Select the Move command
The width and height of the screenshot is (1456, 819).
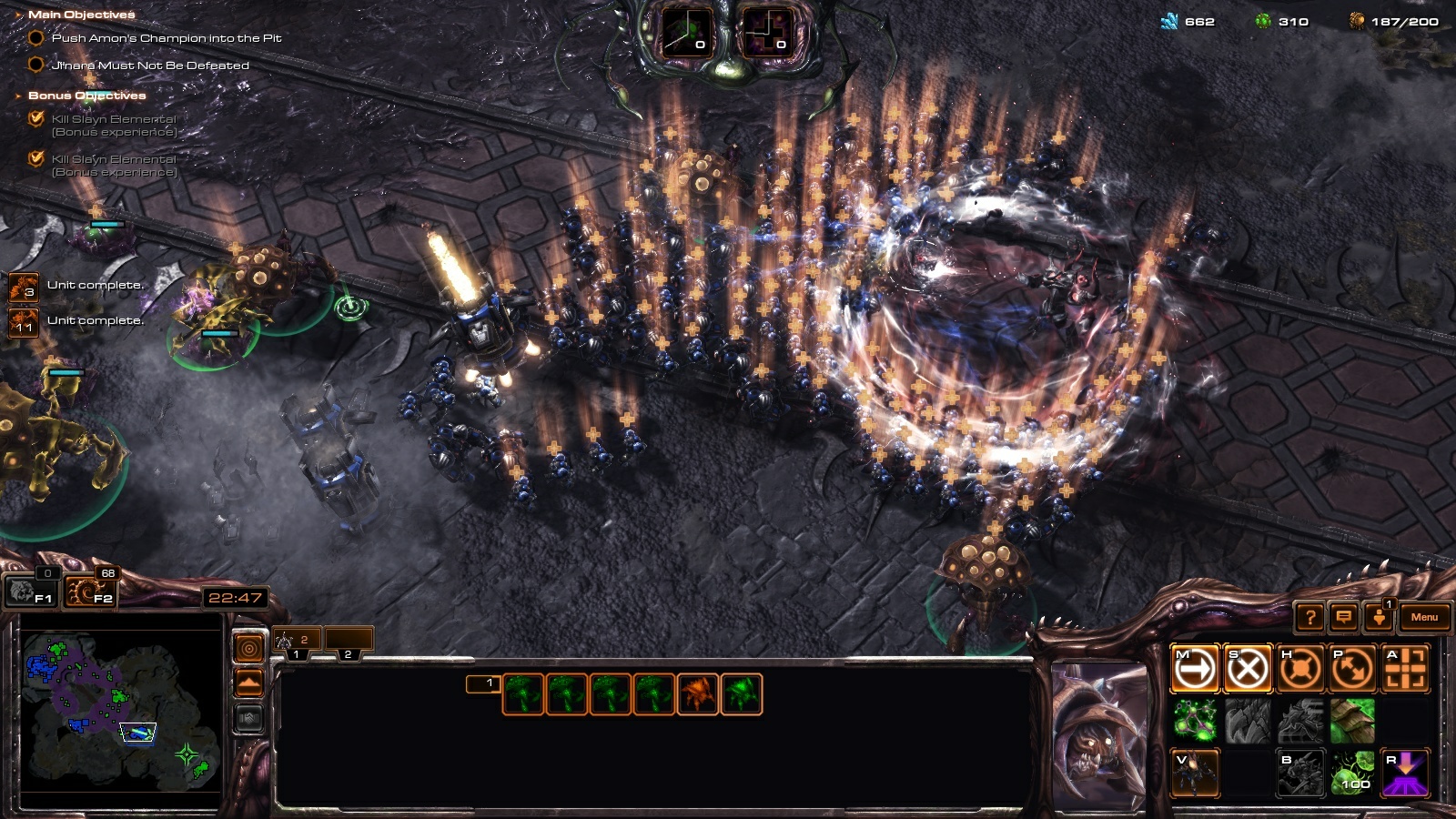[1195, 670]
